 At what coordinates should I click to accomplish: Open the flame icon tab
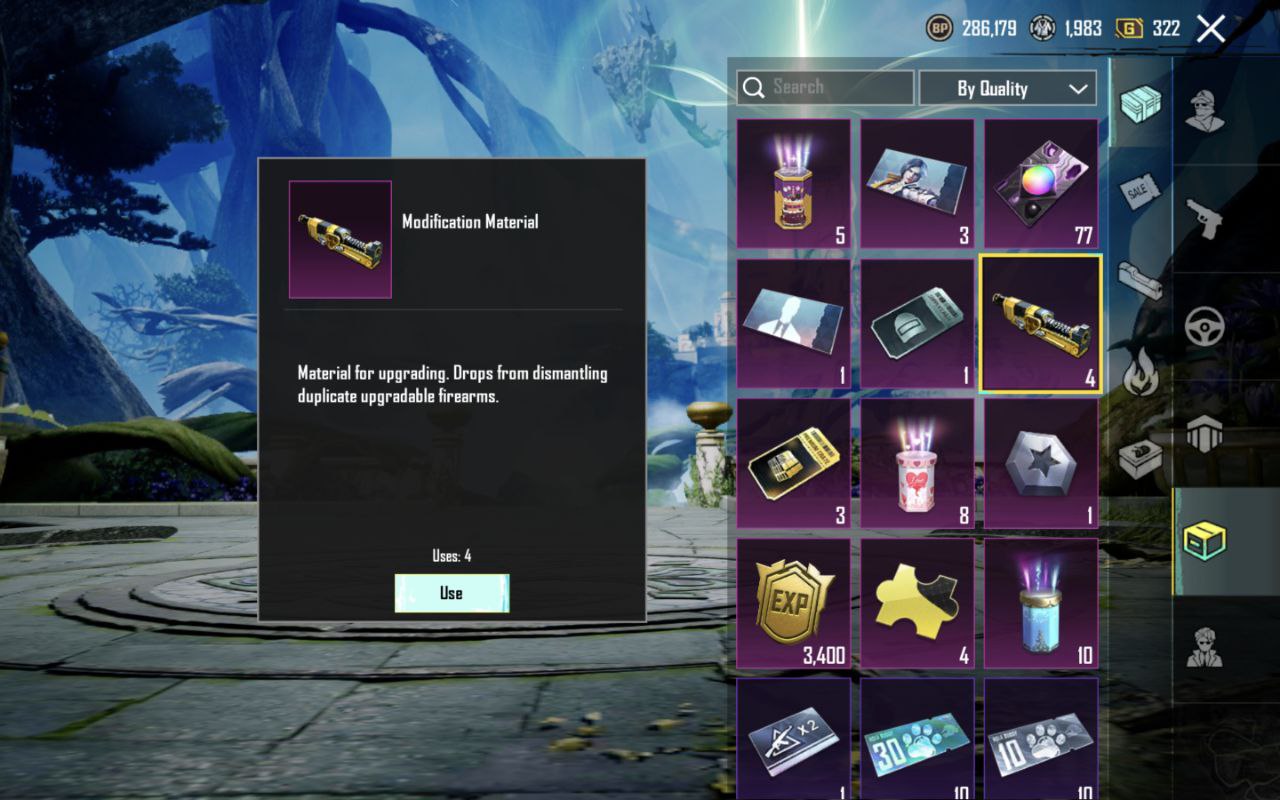[x=1140, y=375]
